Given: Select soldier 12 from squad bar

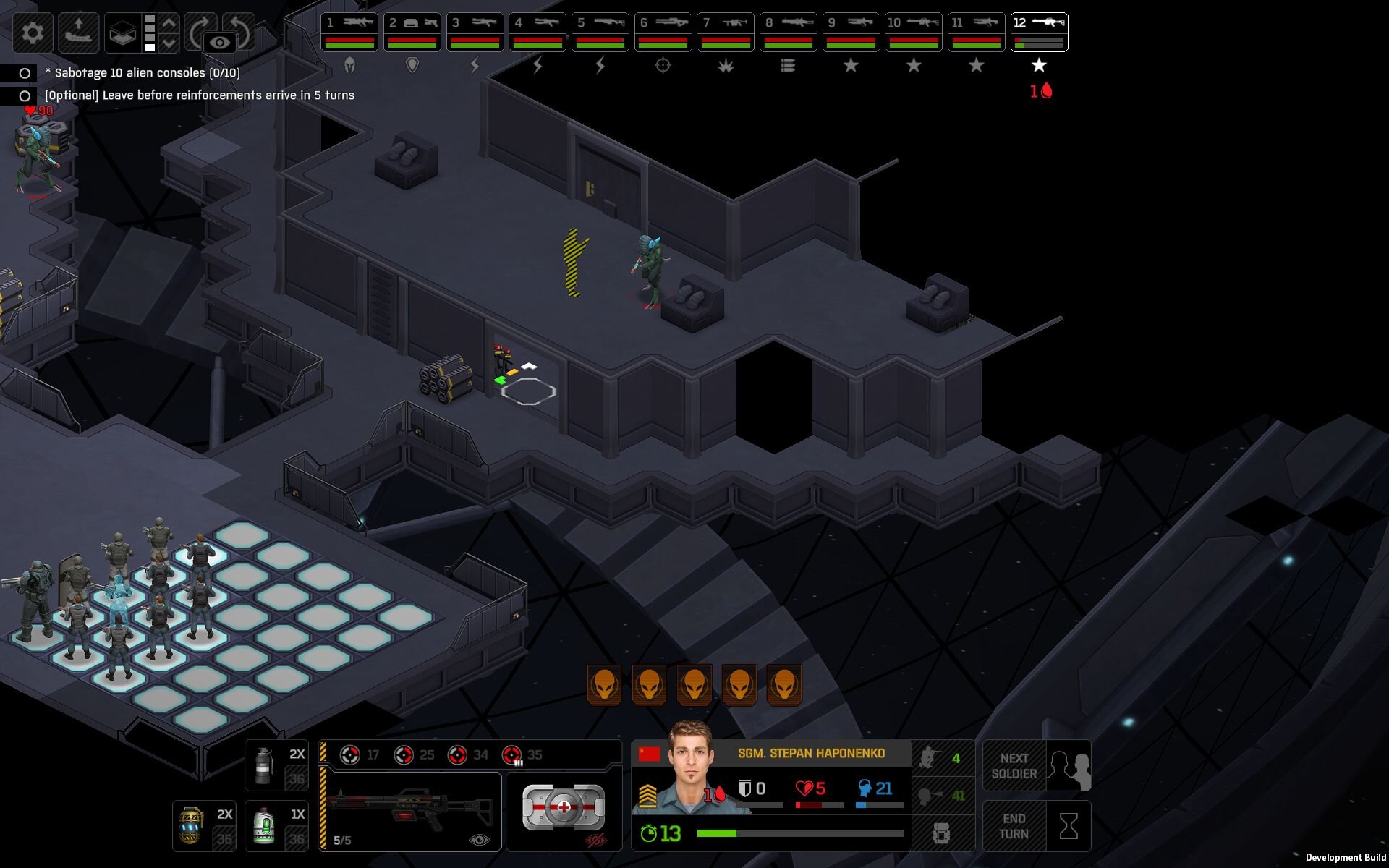Looking at the screenshot, I should coord(1039,32).
